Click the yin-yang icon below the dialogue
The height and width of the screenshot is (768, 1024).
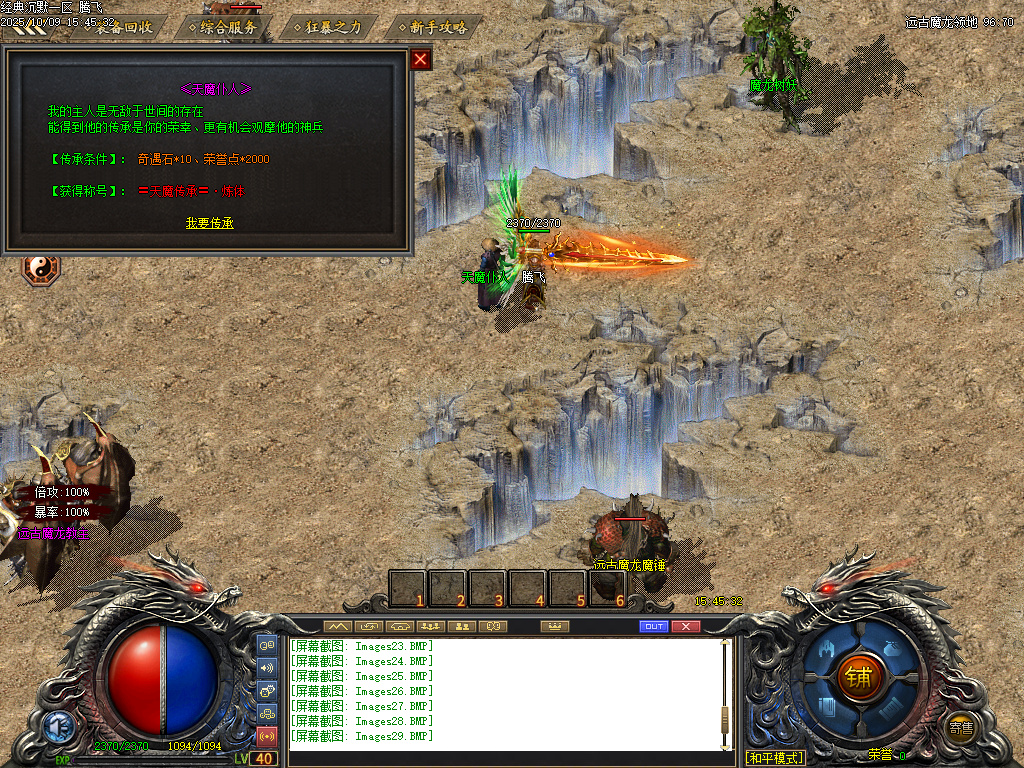point(41,268)
